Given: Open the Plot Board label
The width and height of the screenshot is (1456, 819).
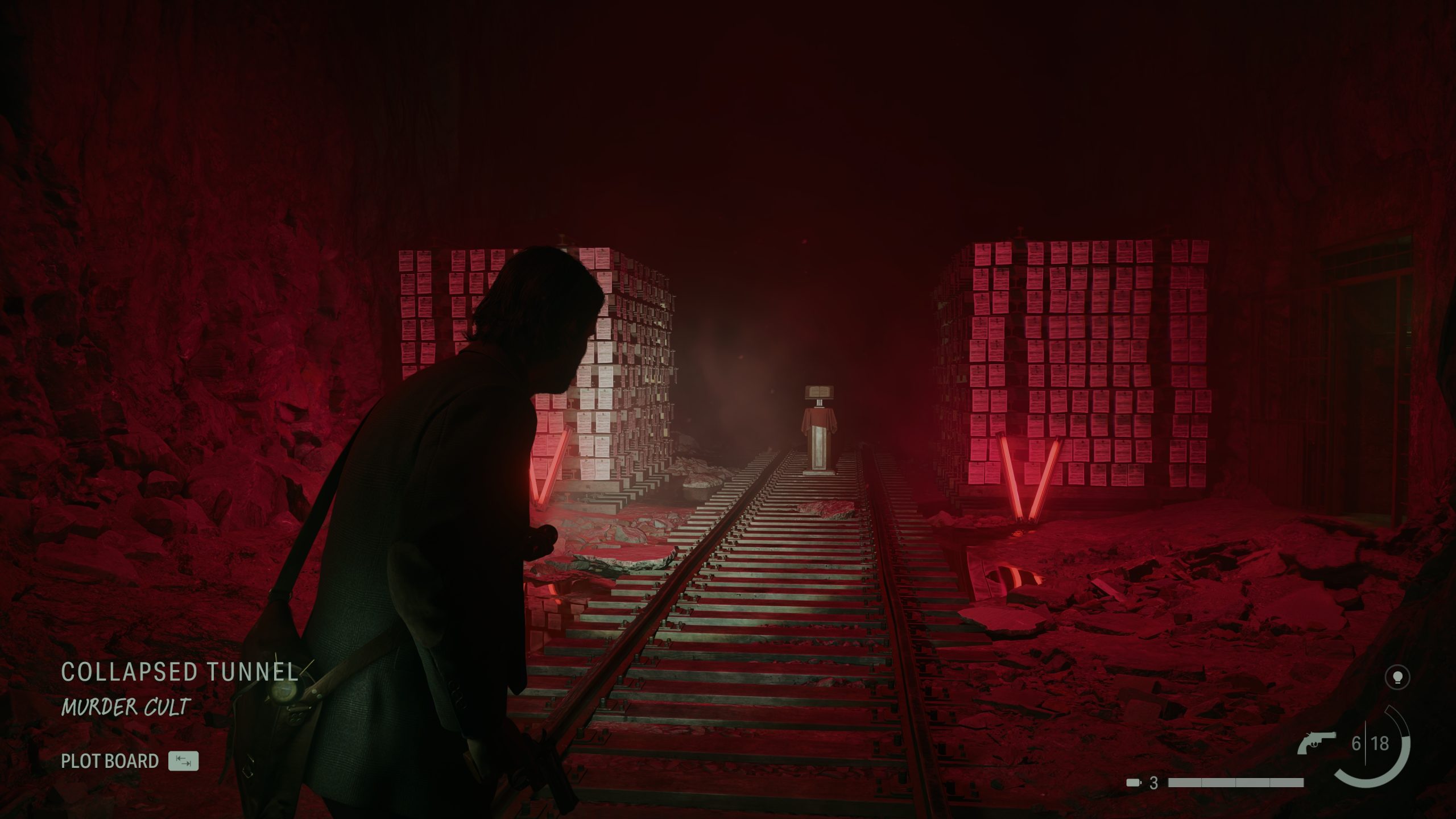Looking at the screenshot, I should [x=110, y=761].
